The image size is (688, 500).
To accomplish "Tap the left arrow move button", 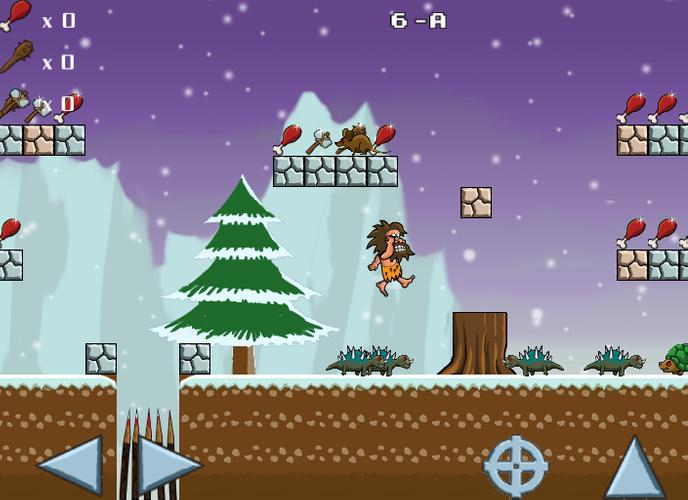I will [x=70, y=464].
